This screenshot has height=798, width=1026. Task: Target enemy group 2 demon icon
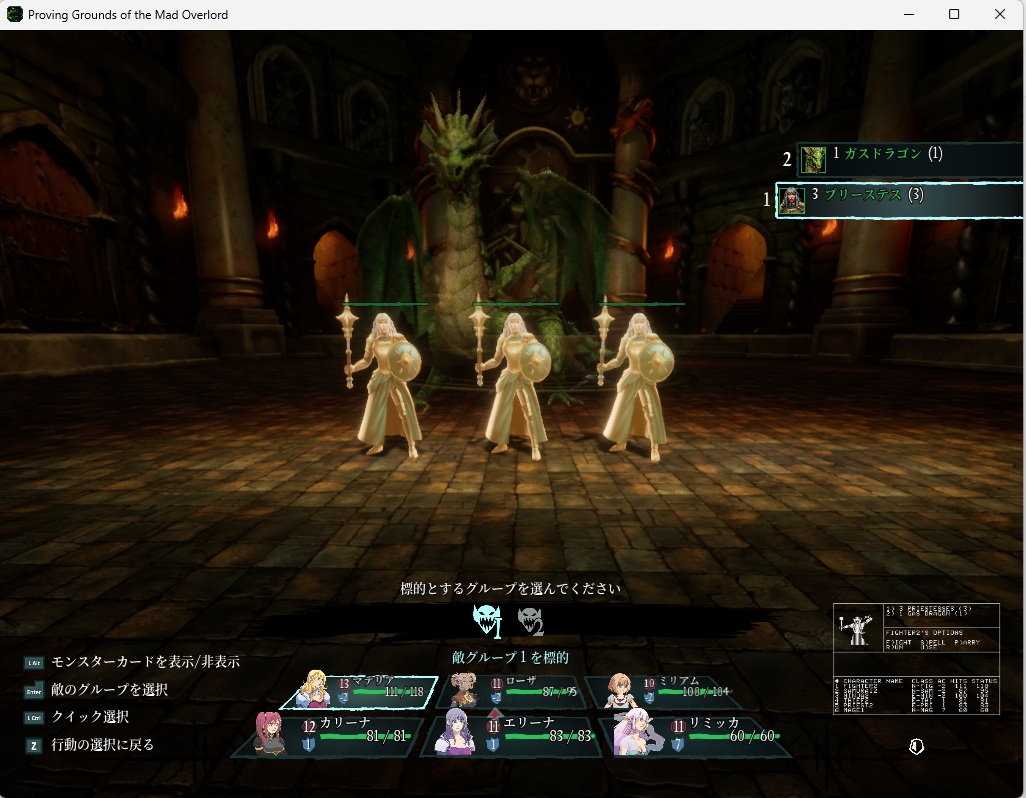(x=530, y=622)
